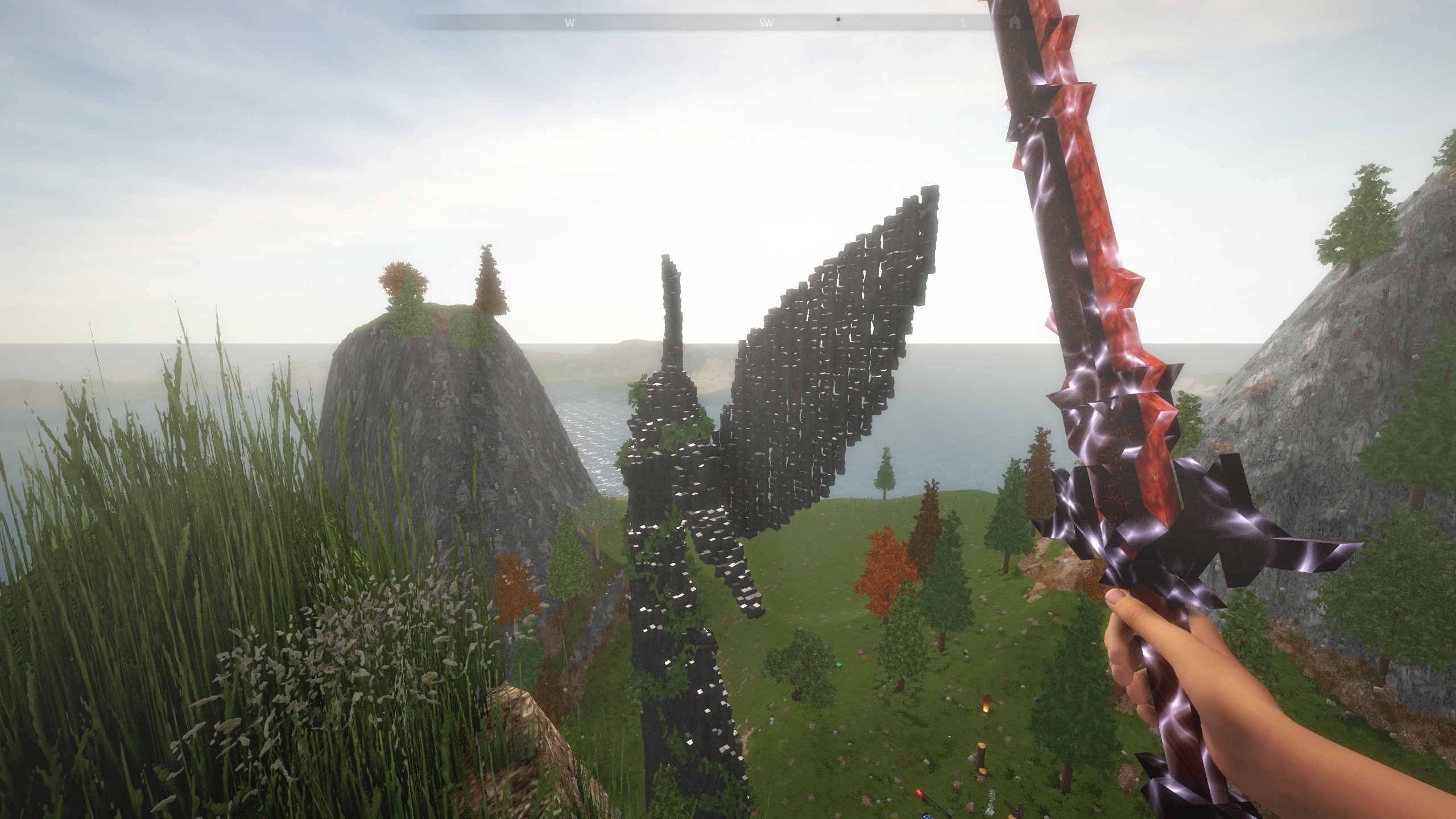Click the home marker on the compass
The height and width of the screenshot is (819, 1456).
click(x=1014, y=23)
